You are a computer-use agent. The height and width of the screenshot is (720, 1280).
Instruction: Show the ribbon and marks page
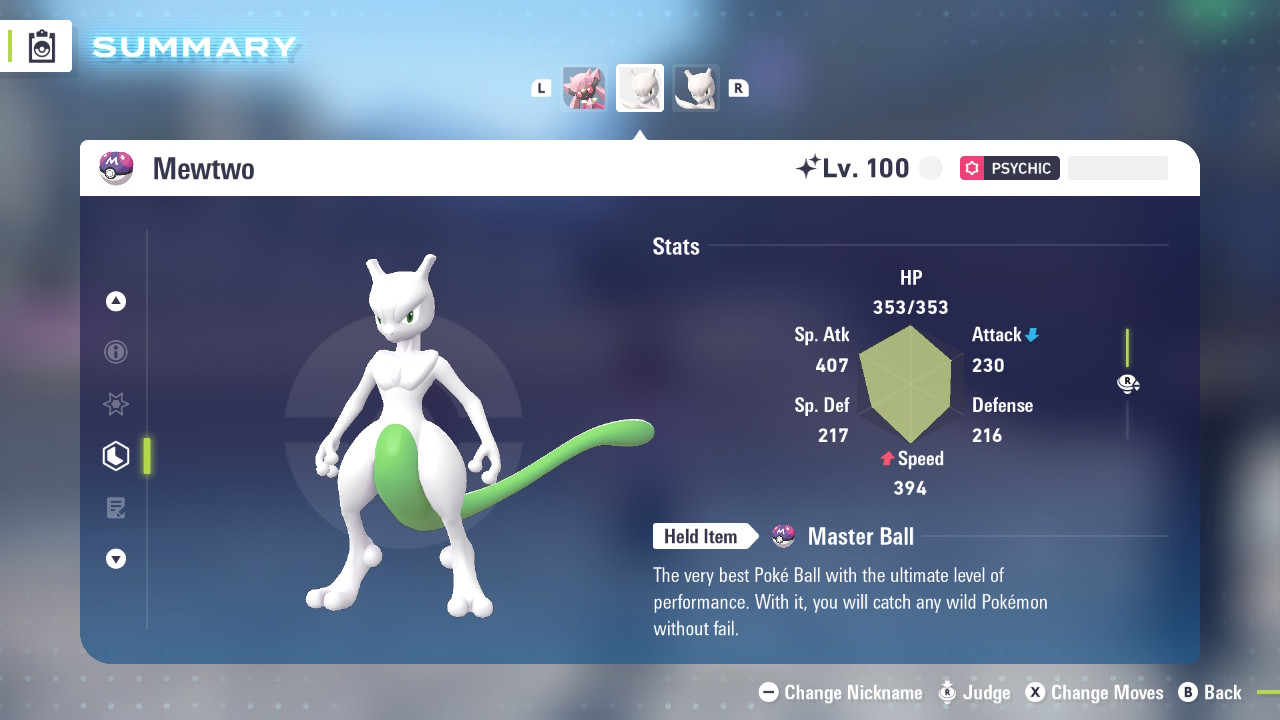point(116,404)
